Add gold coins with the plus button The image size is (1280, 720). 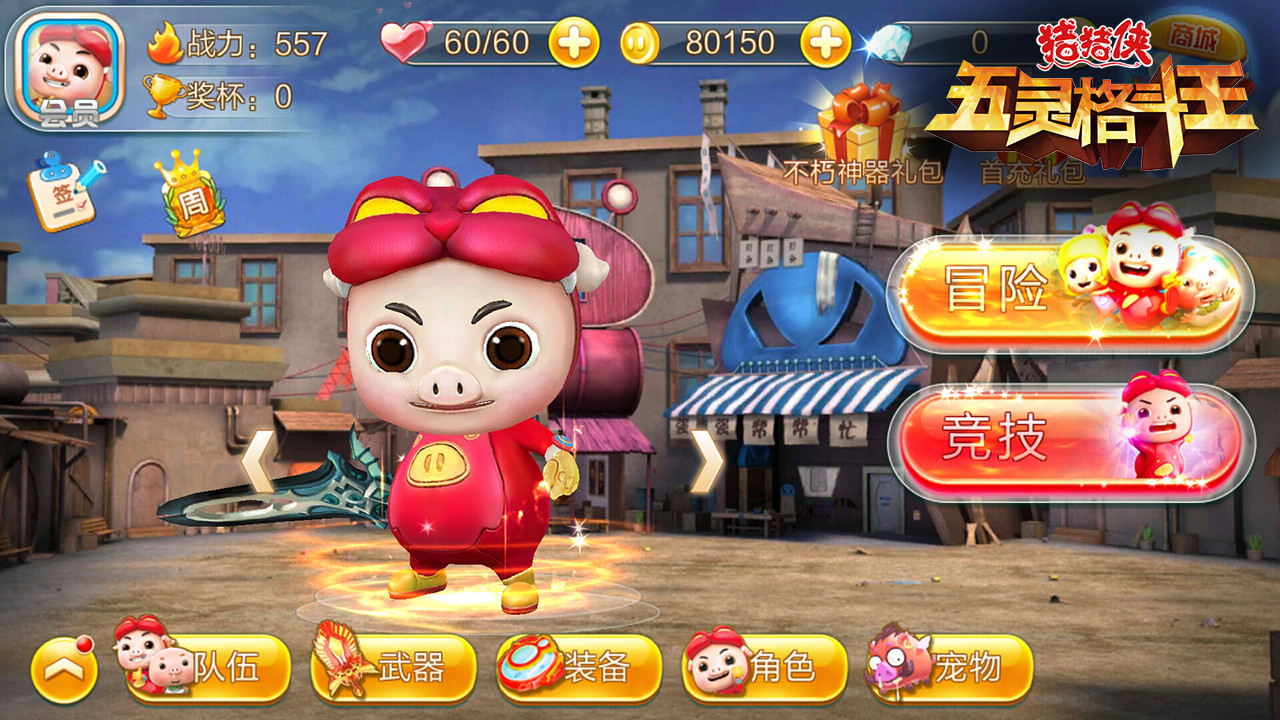pos(826,43)
